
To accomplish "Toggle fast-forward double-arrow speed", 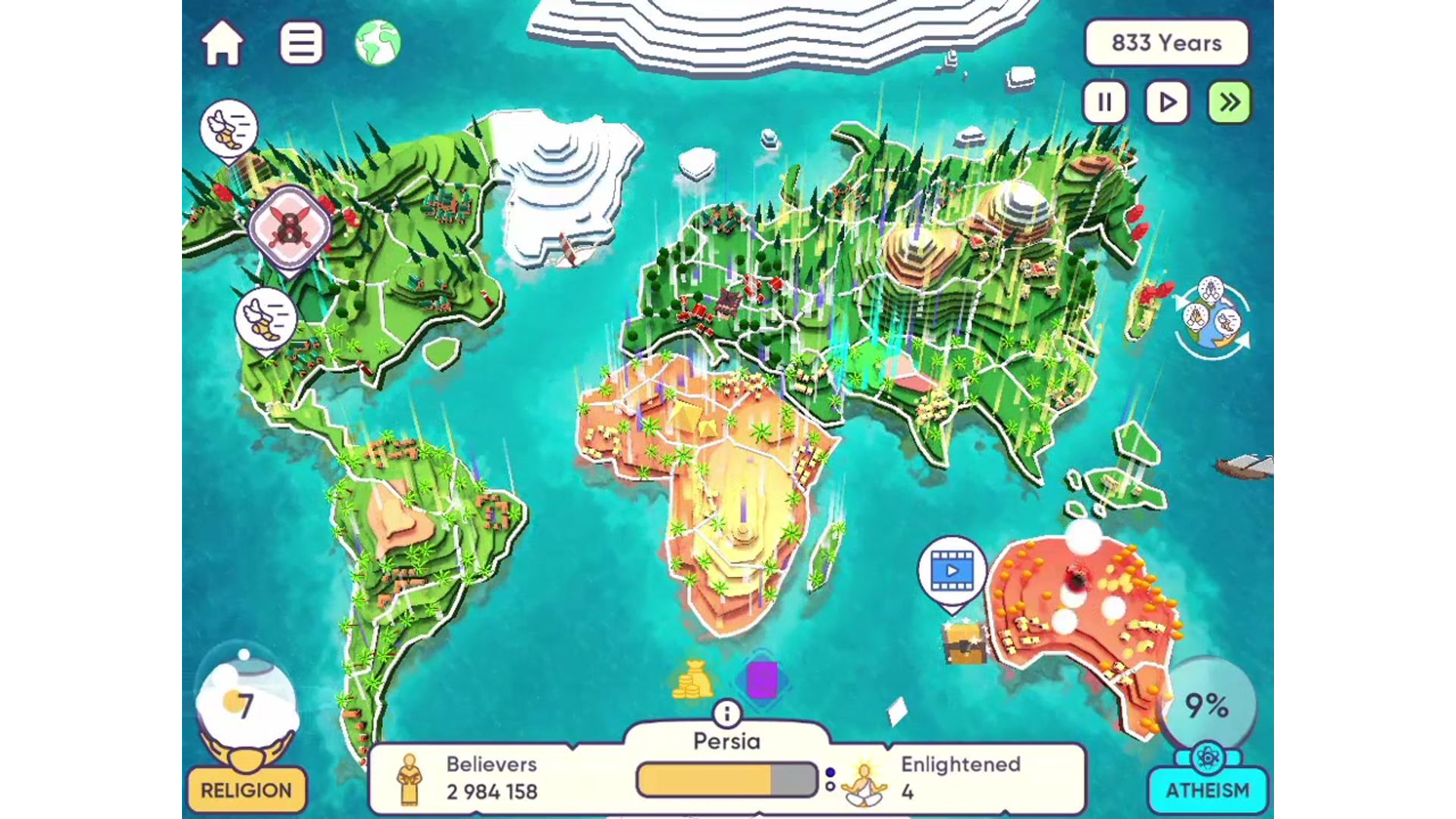I will point(1228,102).
